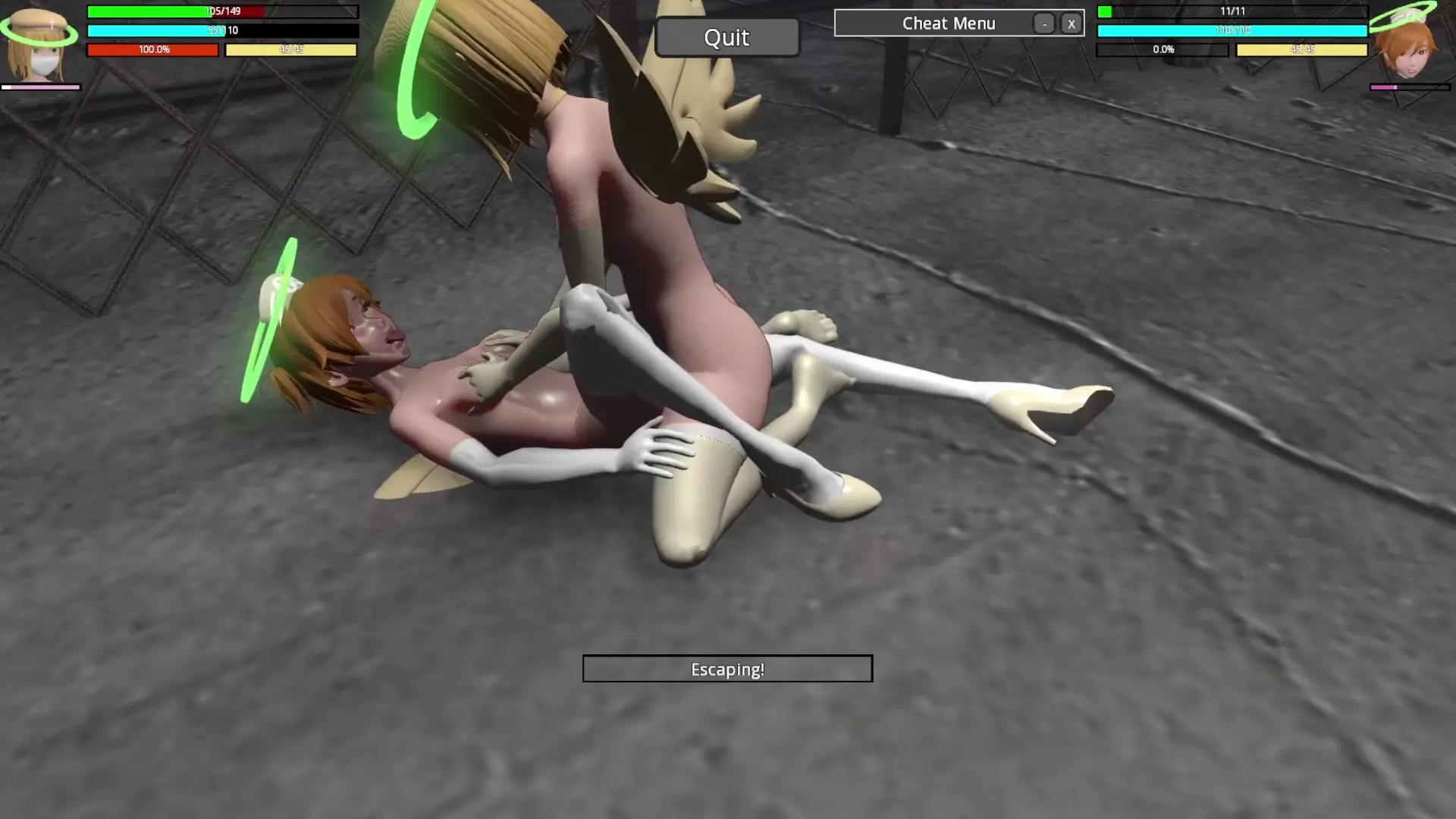Click the Quit button
Image resolution: width=1456 pixels, height=819 pixels.
tap(726, 38)
